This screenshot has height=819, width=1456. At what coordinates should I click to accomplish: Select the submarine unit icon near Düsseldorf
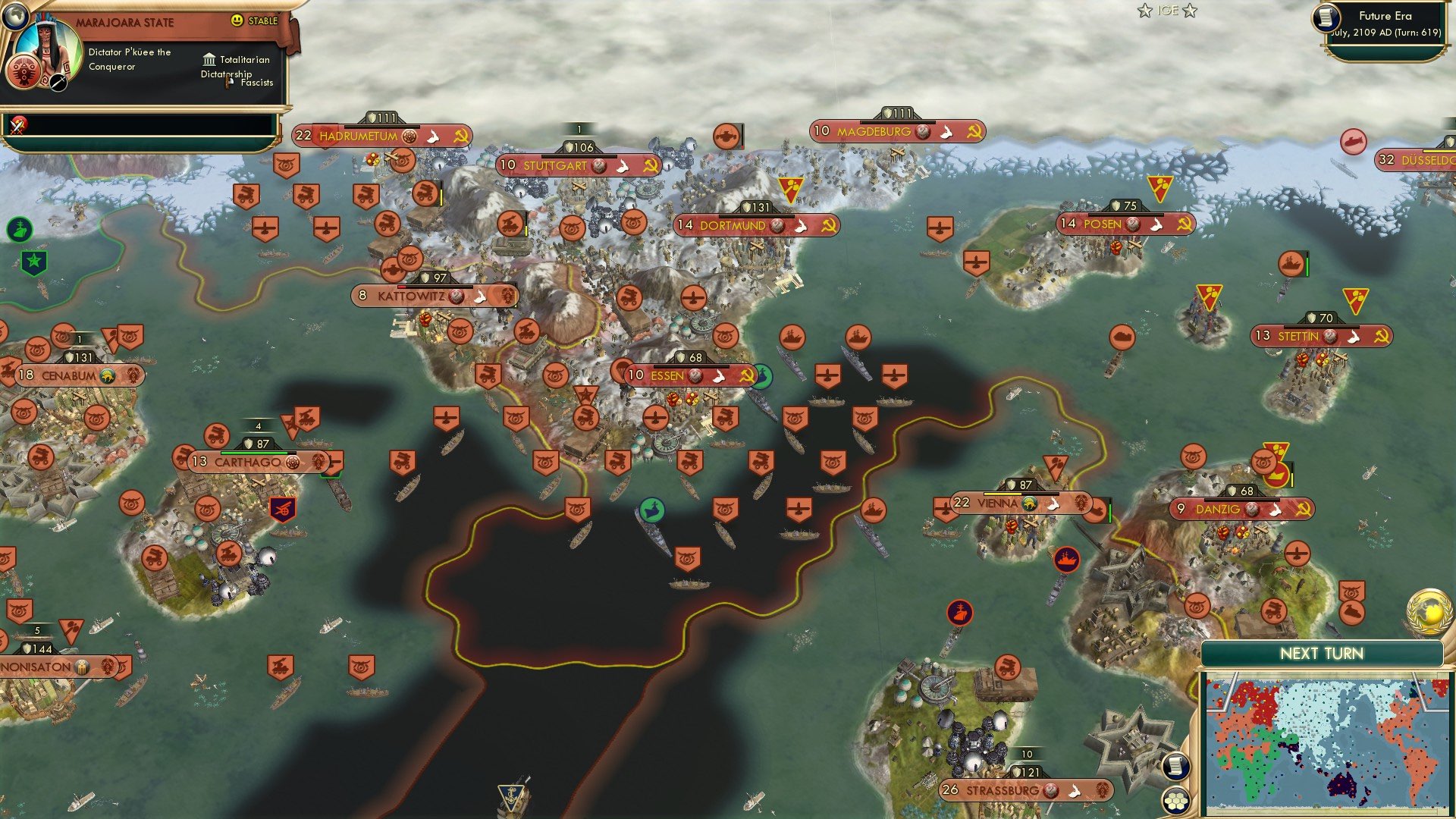pyautogui.click(x=1354, y=143)
